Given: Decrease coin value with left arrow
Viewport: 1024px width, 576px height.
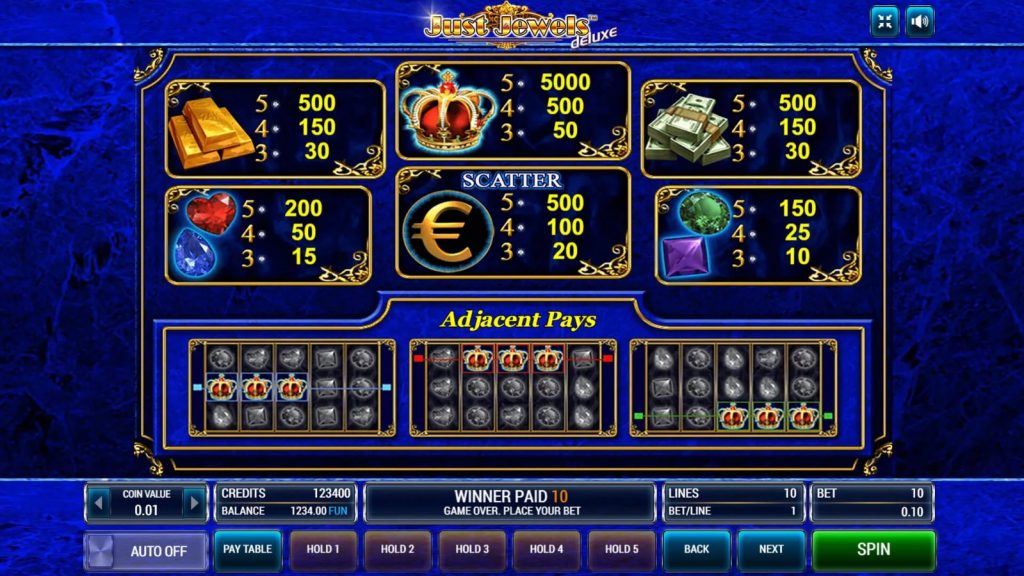Looking at the screenshot, I should click(98, 504).
